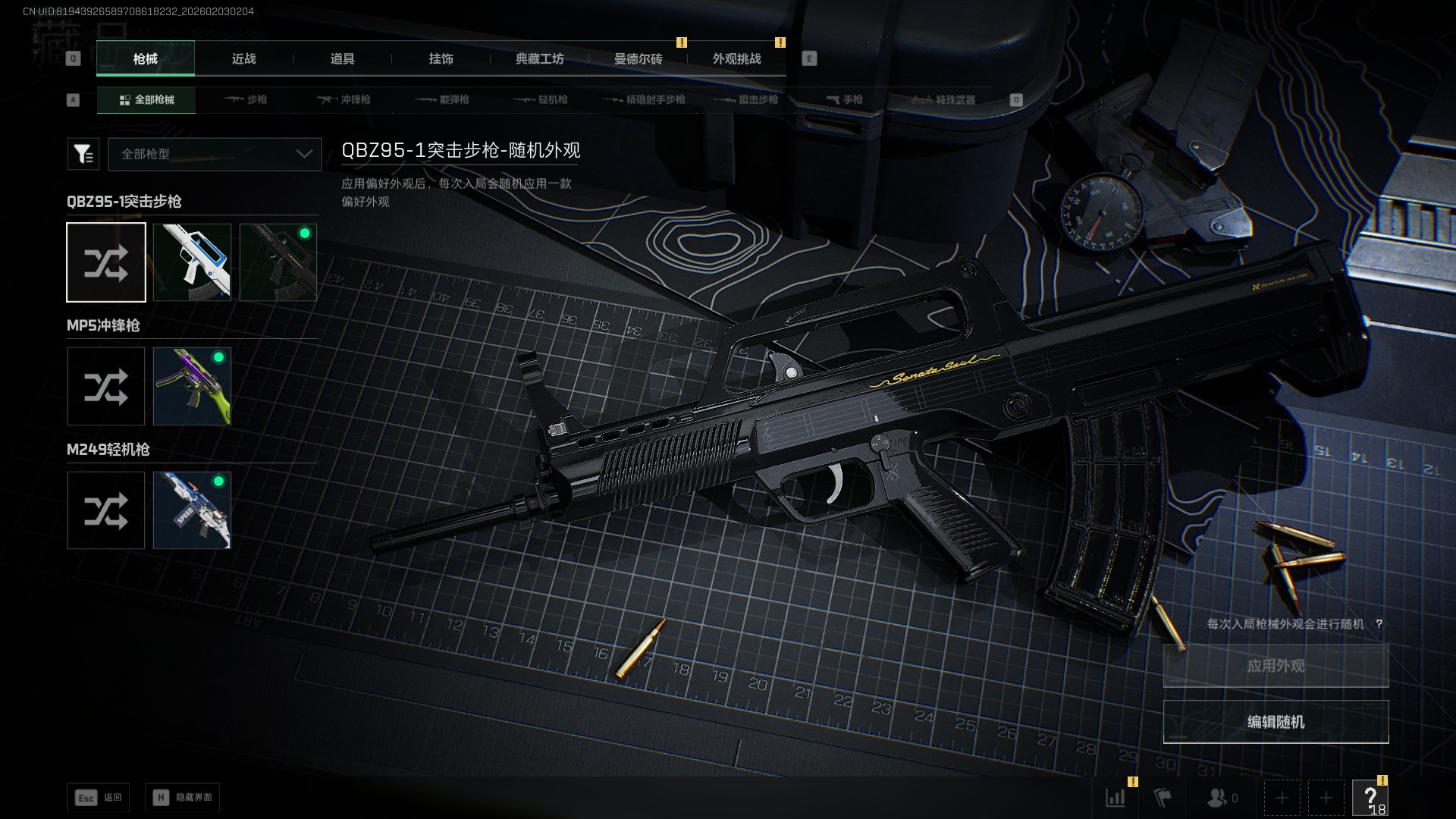Go back with the 返回 button

[99, 798]
